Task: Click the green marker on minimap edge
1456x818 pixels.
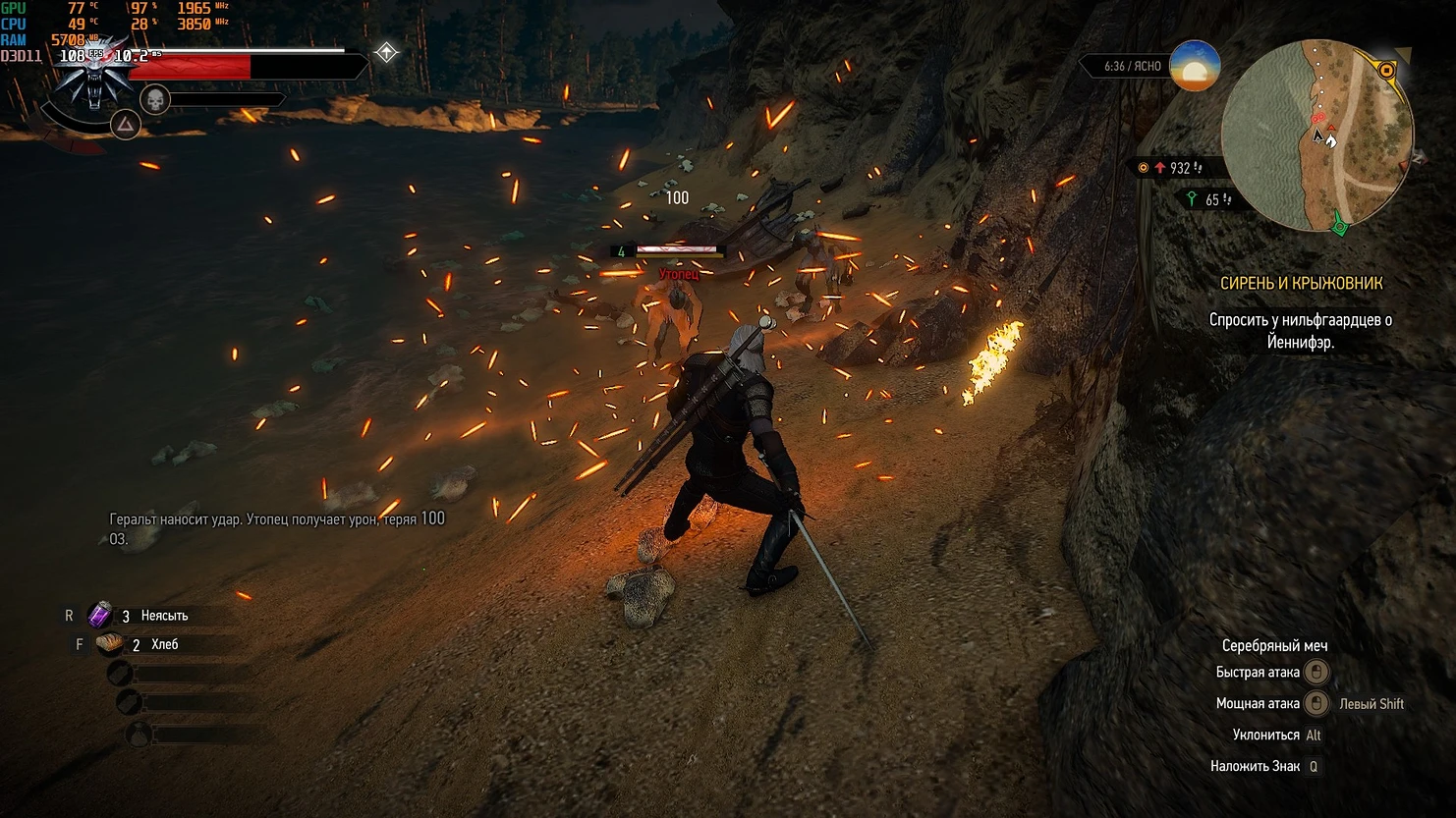Action: coord(1339,227)
